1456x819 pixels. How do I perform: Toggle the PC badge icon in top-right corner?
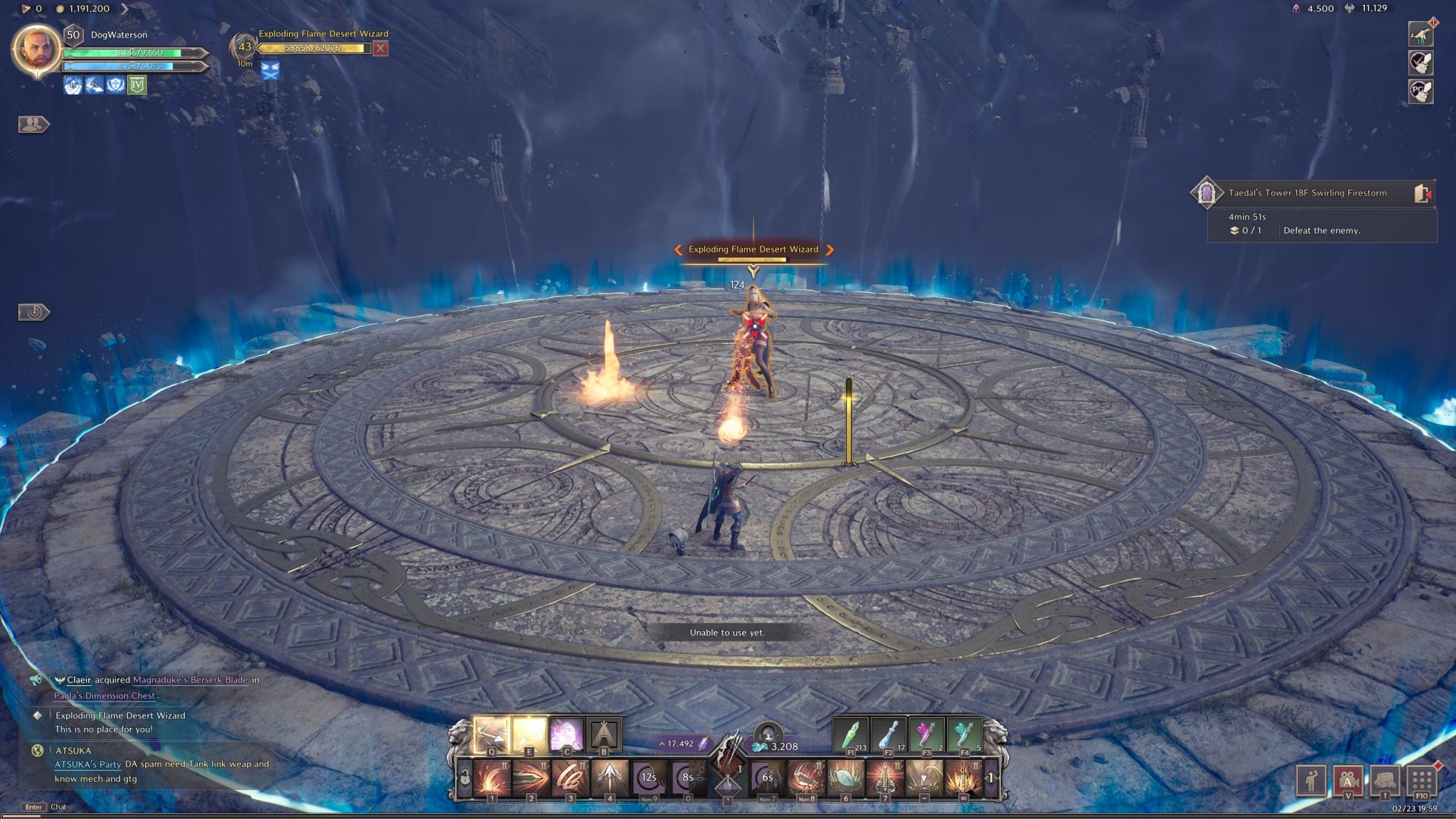(x=1421, y=92)
